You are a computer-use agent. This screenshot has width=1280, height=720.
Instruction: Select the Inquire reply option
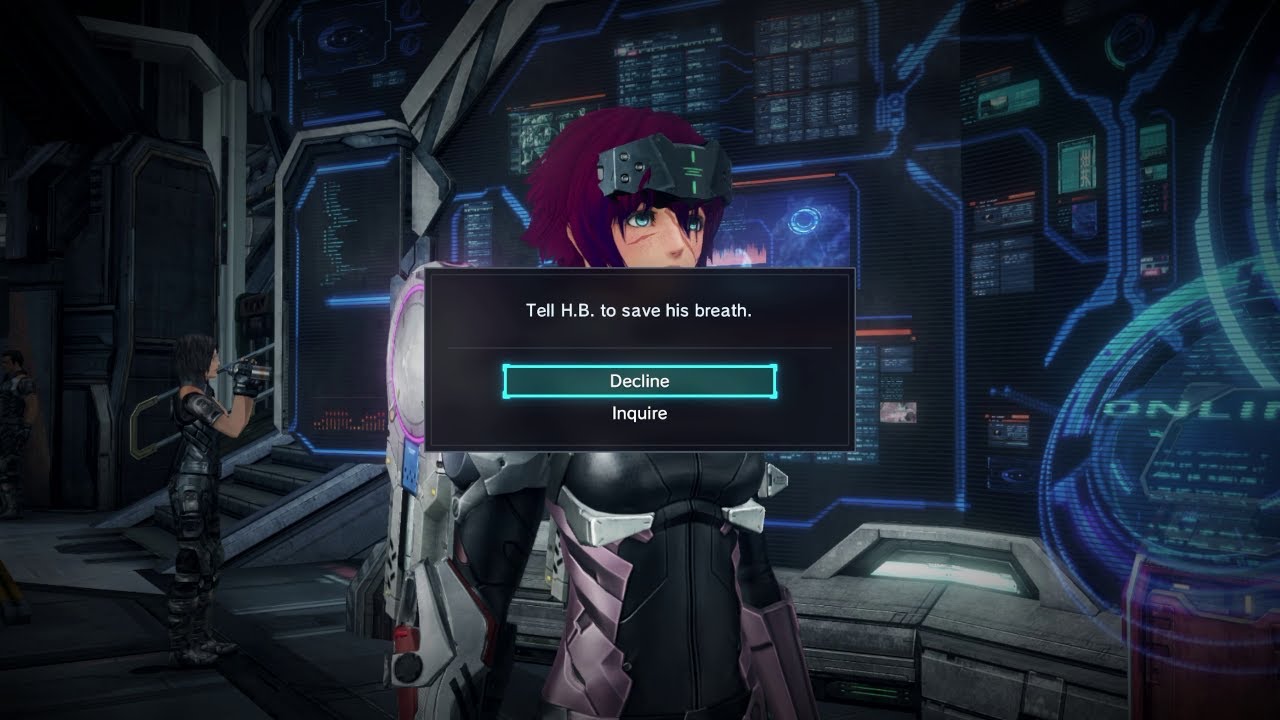pyautogui.click(x=639, y=413)
